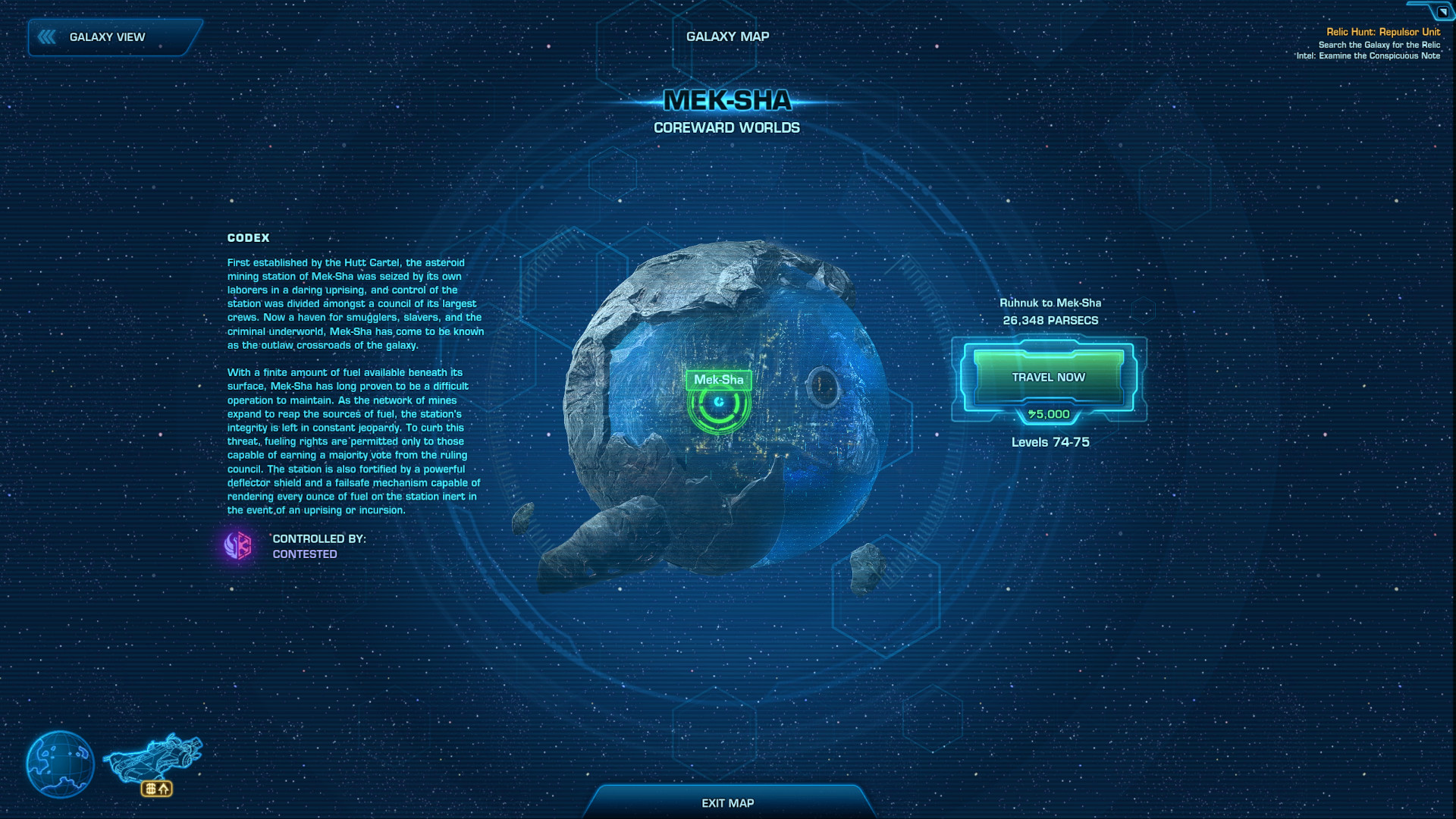Travel now to Mek-Sha

1048,378
